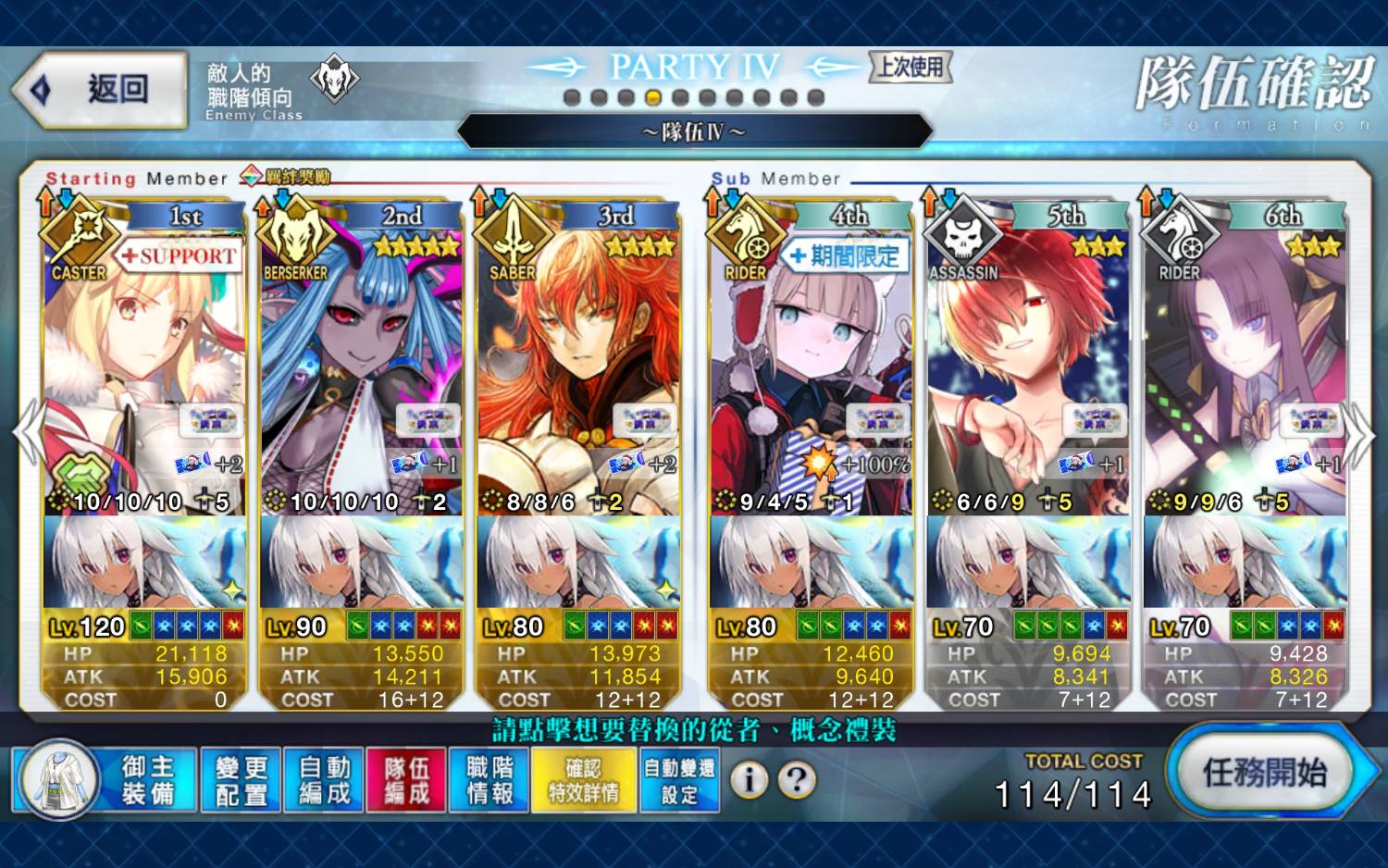Select the 5th slot Assassin servant

pos(1027,370)
